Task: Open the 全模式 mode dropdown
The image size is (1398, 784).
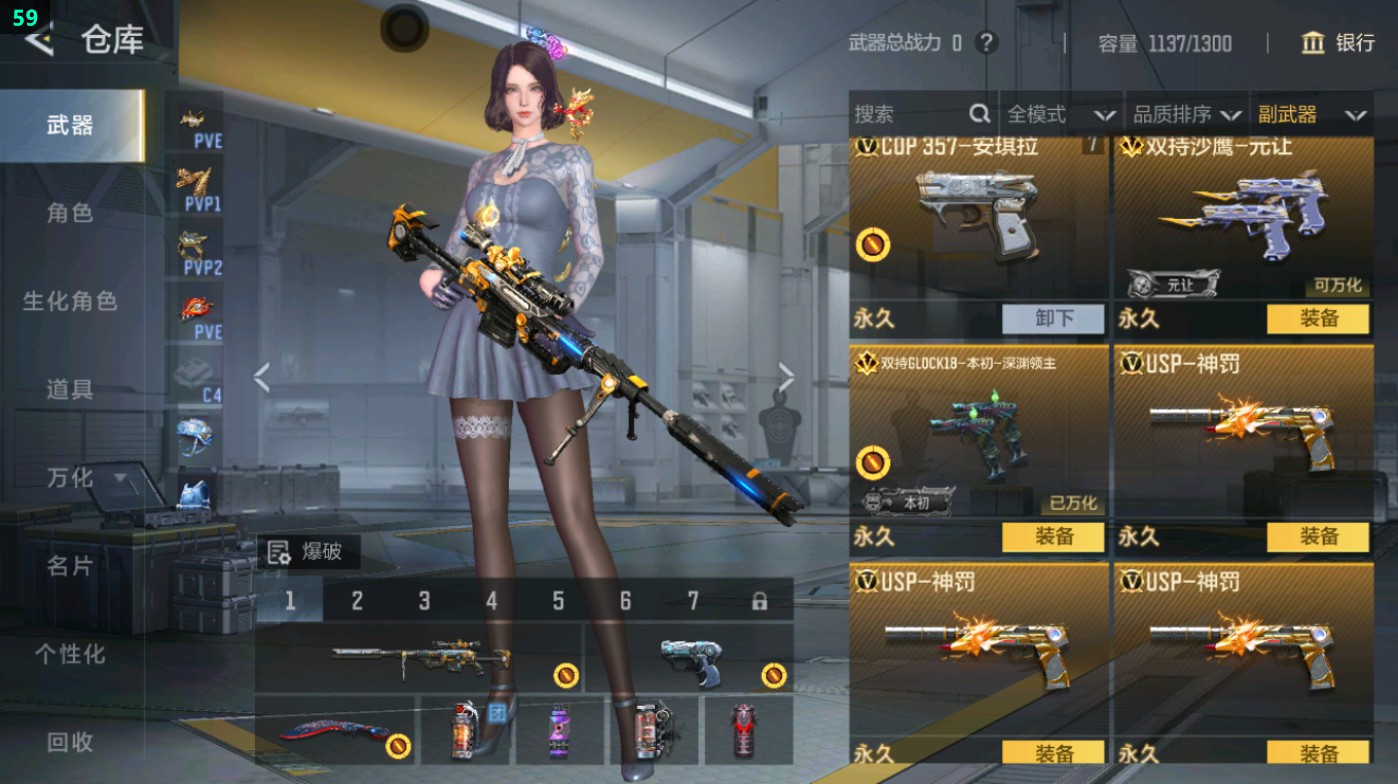Action: pyautogui.click(x=1060, y=115)
